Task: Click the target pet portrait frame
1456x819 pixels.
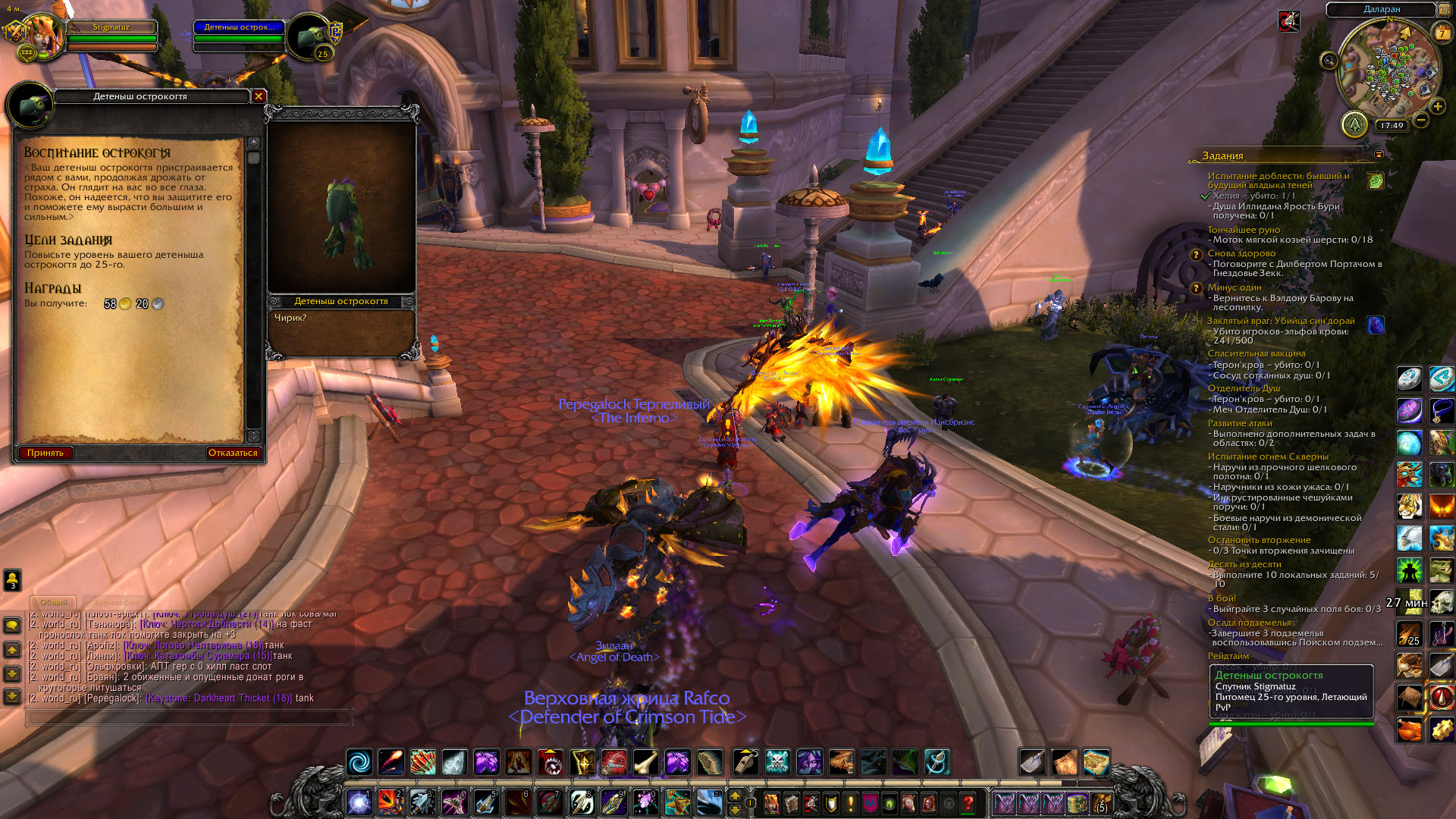Action: click(309, 36)
